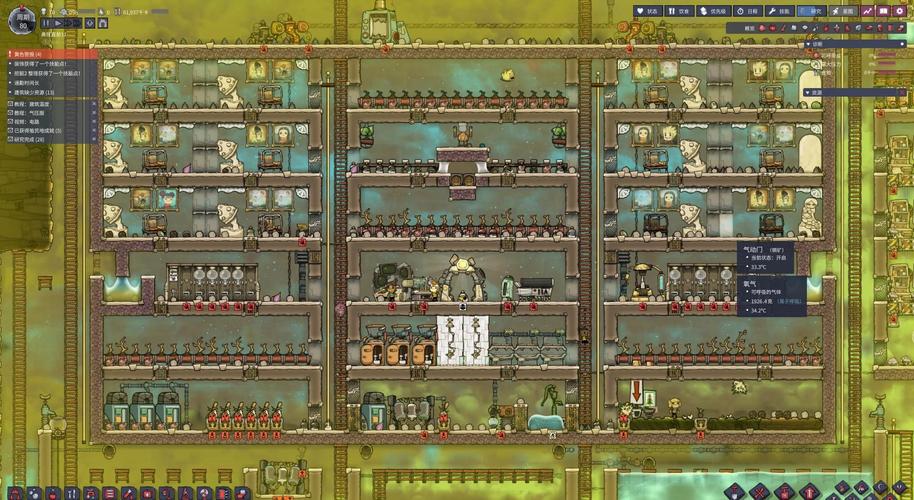This screenshot has width=914, height=500.
Task: Open the colony report chart icon
Action: tap(867, 11)
